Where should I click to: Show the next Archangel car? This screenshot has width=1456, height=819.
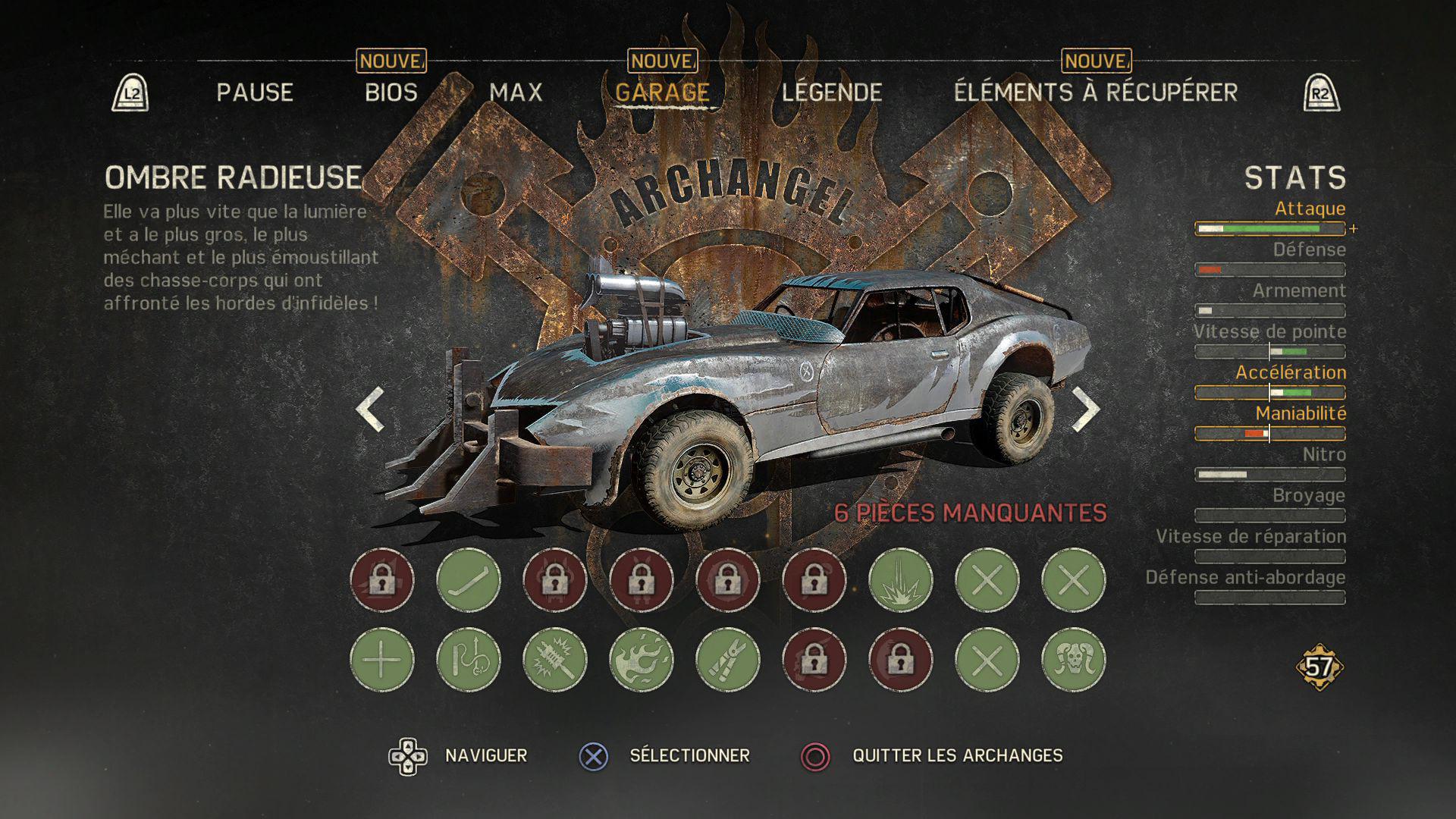click(1085, 409)
